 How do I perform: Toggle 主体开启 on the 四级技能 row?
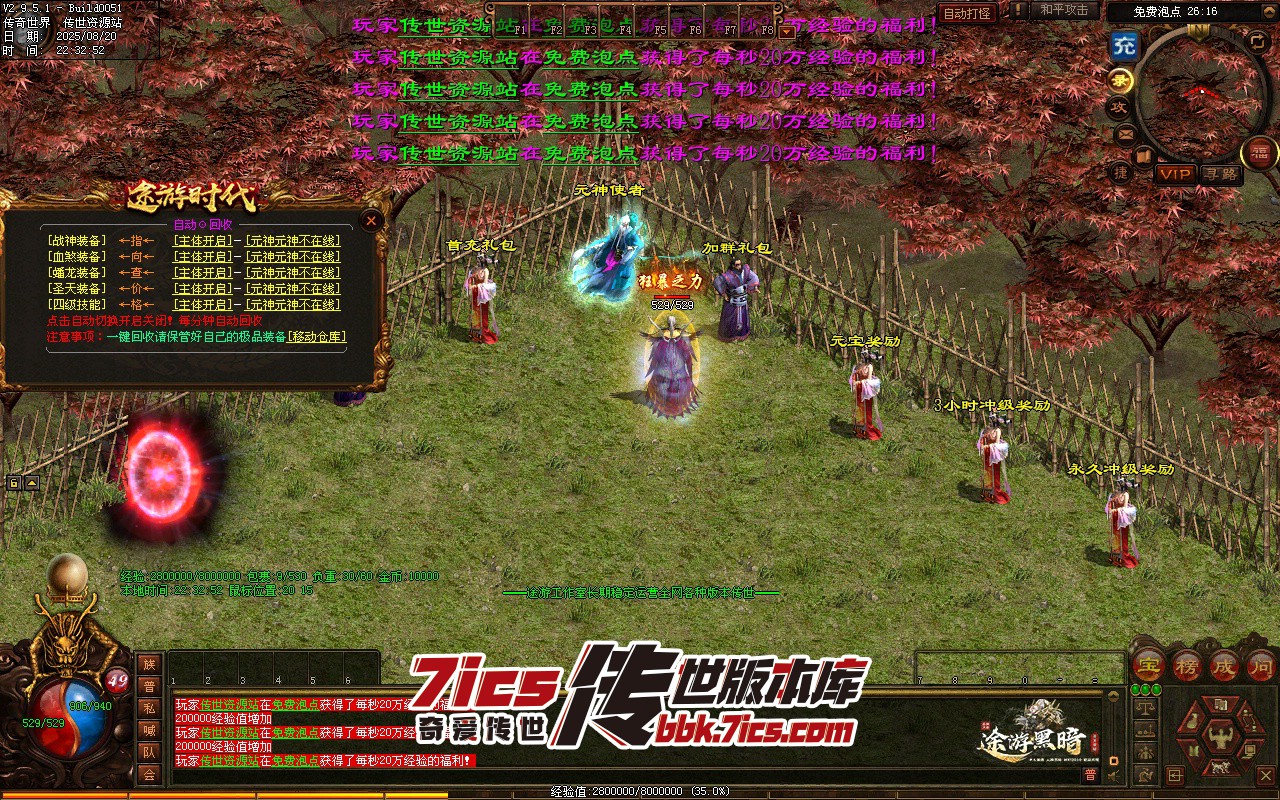point(202,305)
